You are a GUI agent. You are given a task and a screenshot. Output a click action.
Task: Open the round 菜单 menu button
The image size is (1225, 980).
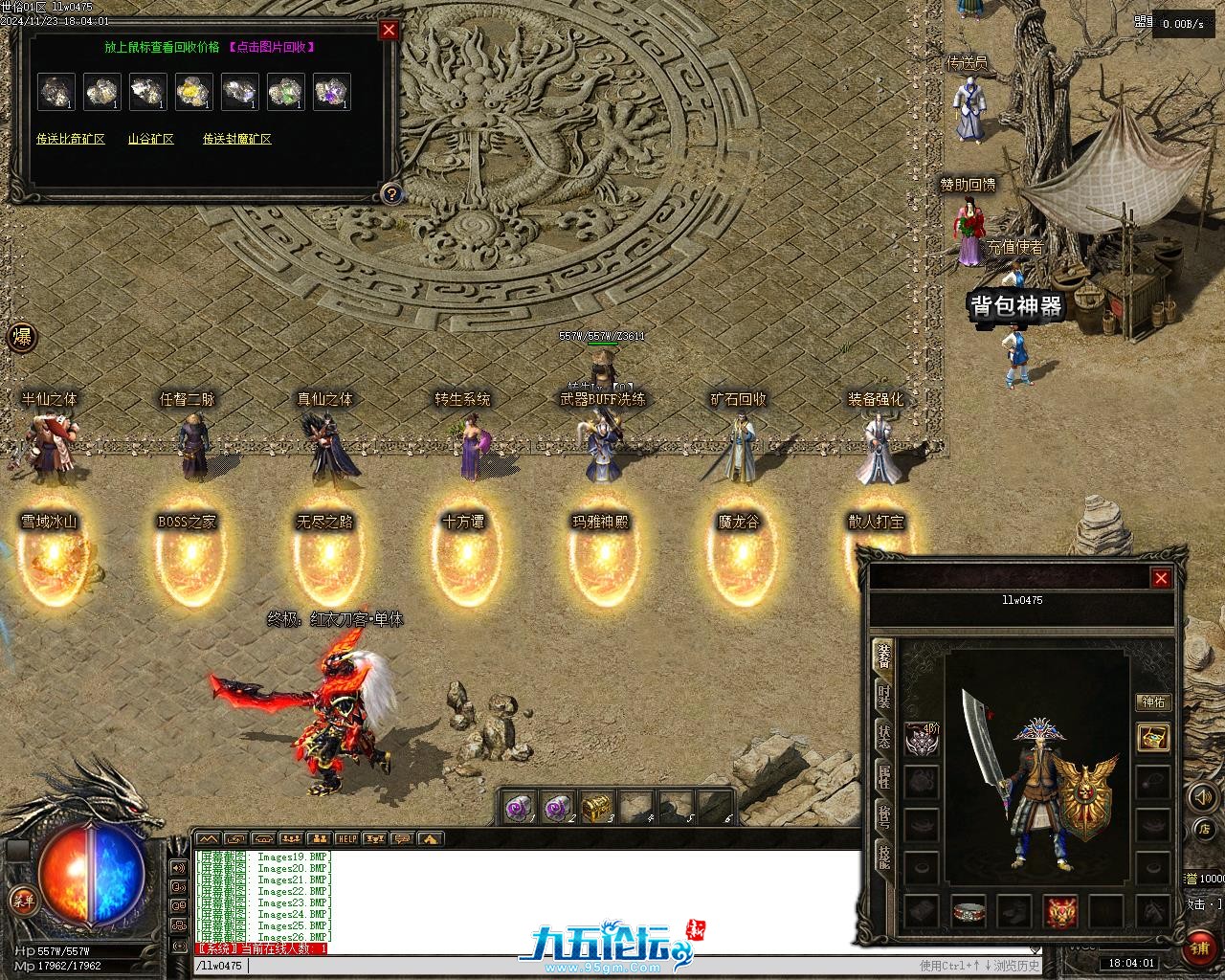coord(23,900)
